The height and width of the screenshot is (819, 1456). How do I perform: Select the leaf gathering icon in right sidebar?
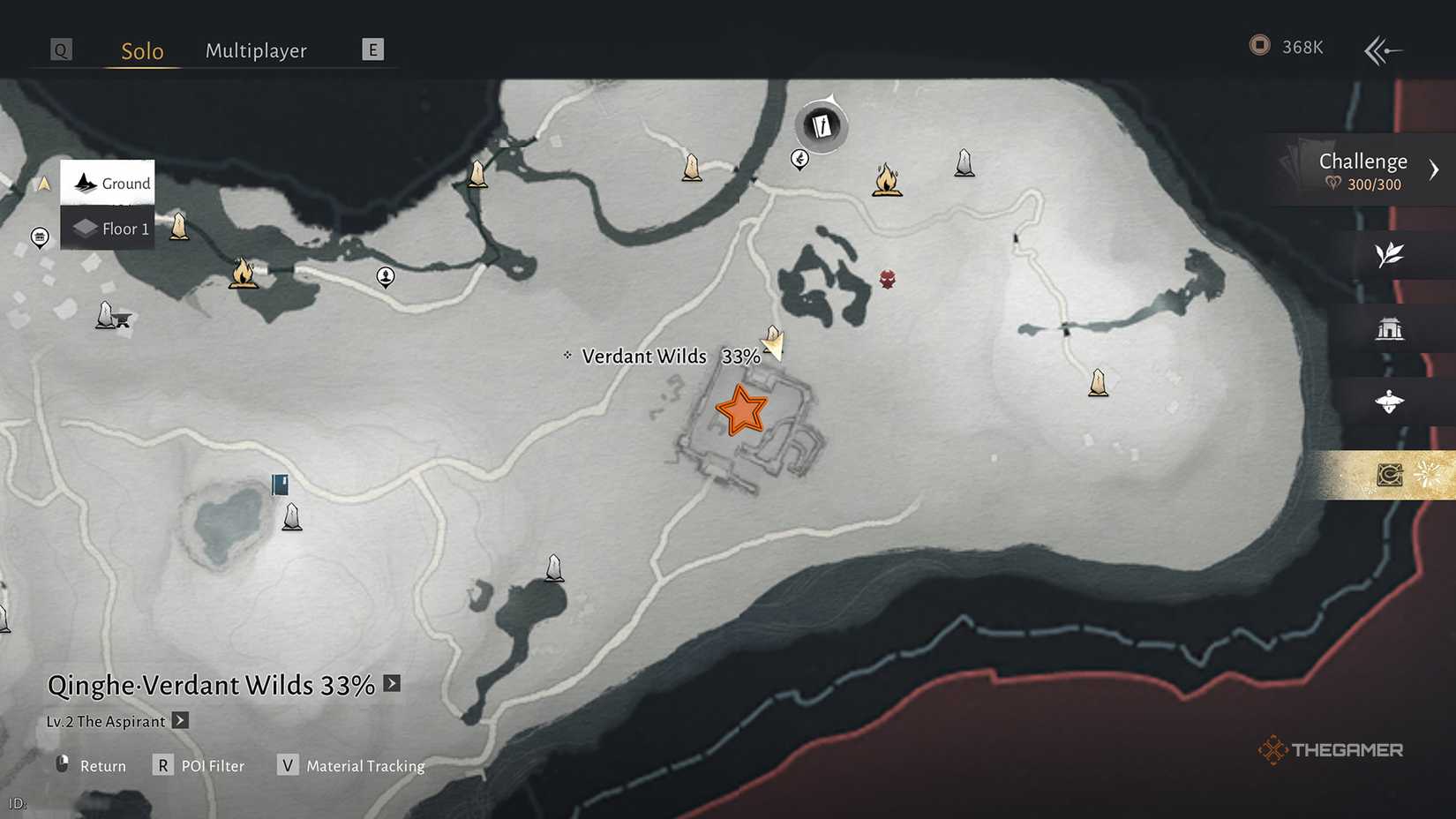pyautogui.click(x=1388, y=254)
